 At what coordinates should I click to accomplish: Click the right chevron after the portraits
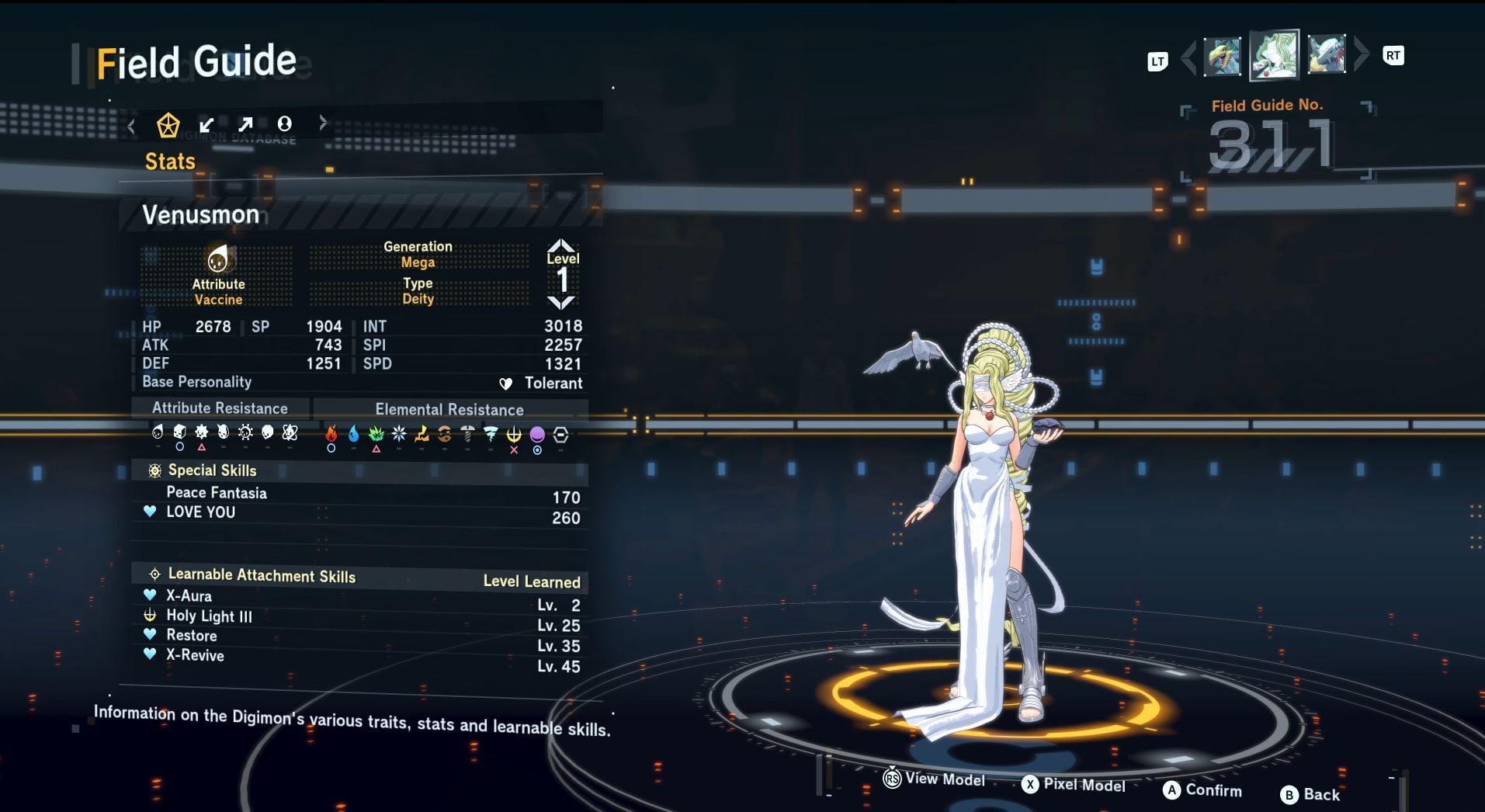(x=1361, y=54)
